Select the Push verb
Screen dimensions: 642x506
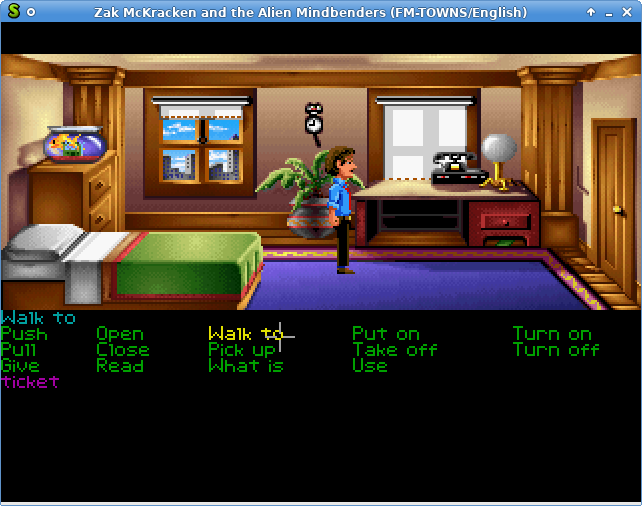(x=24, y=334)
